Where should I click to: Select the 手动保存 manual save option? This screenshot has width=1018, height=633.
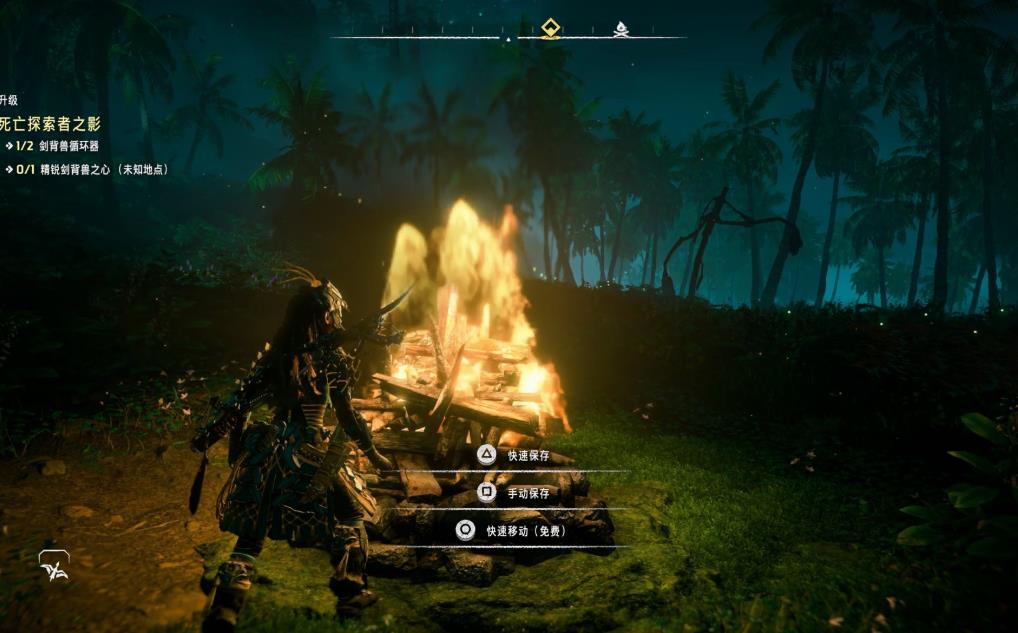click(527, 493)
